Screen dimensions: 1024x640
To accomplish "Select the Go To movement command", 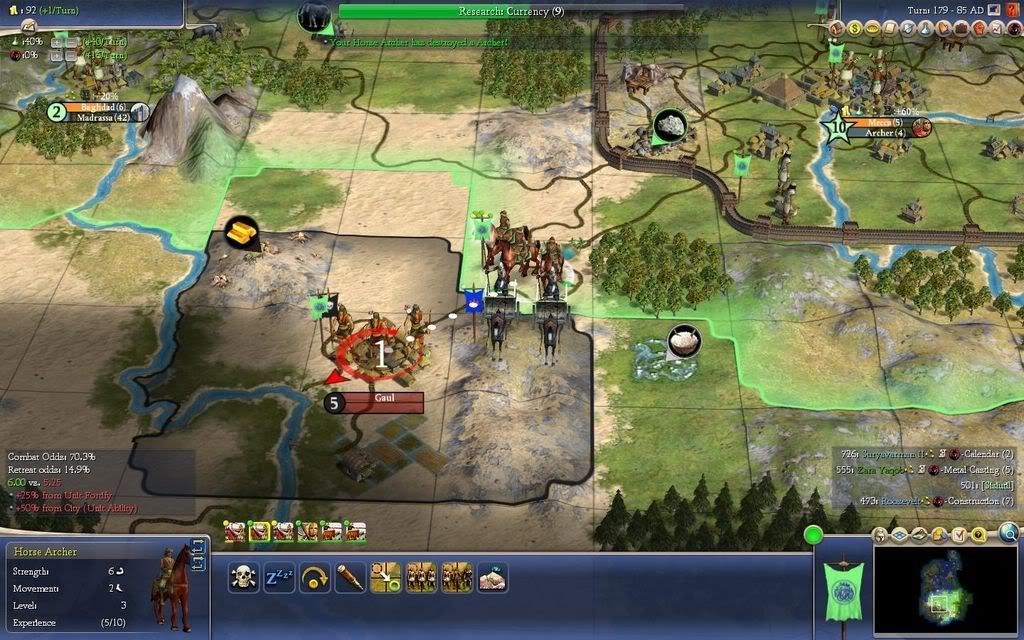I will tap(386, 577).
